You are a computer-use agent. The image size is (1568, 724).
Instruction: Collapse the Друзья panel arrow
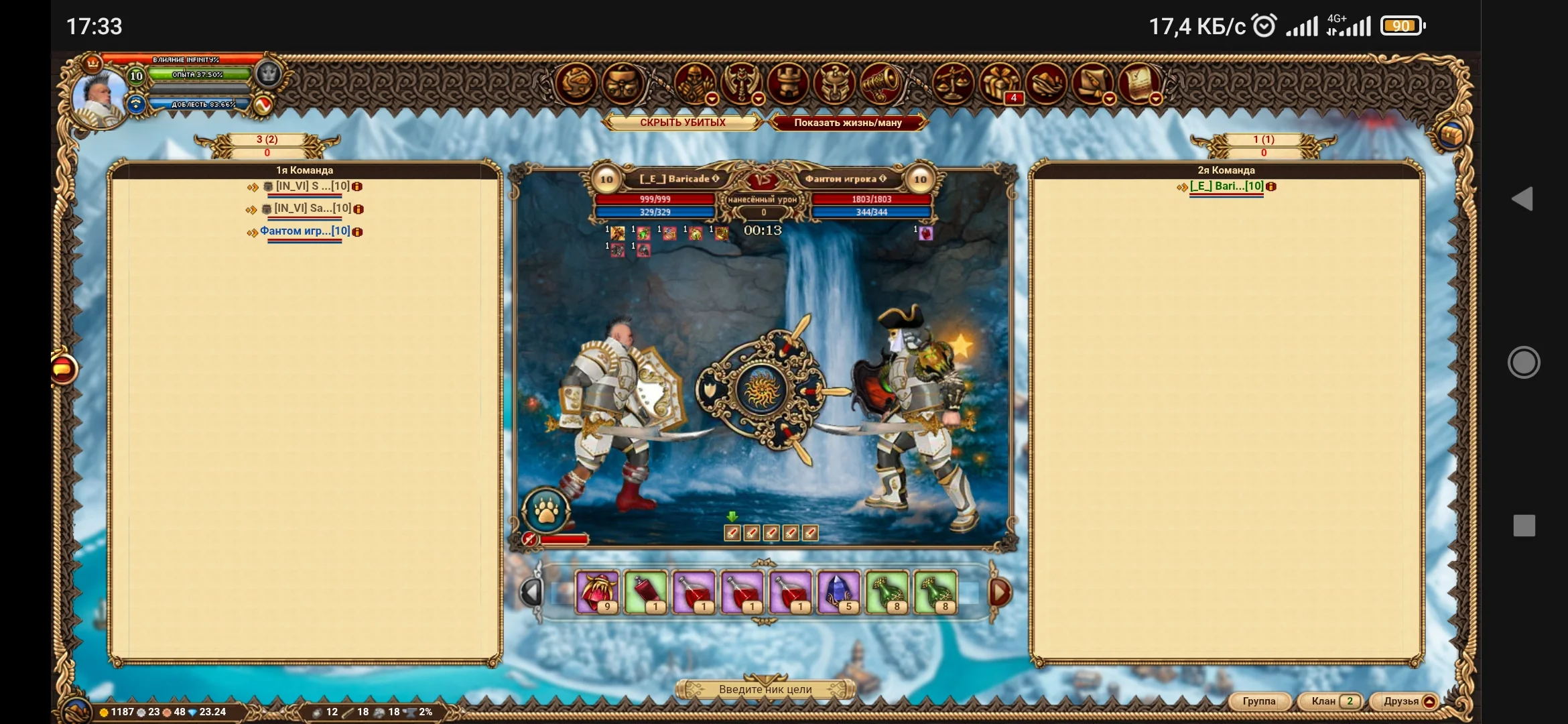pos(1429,701)
